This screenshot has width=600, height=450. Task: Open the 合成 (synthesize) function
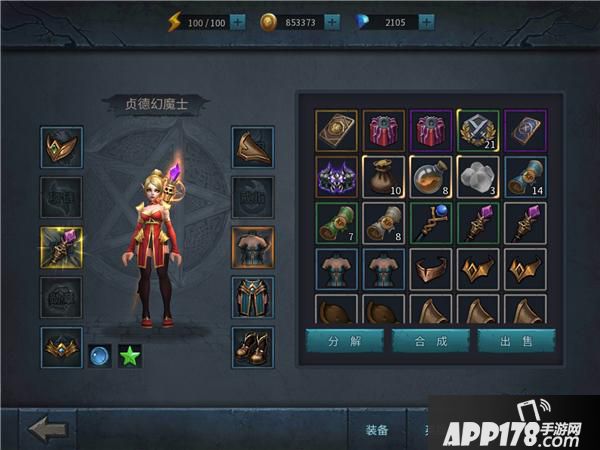tap(430, 341)
